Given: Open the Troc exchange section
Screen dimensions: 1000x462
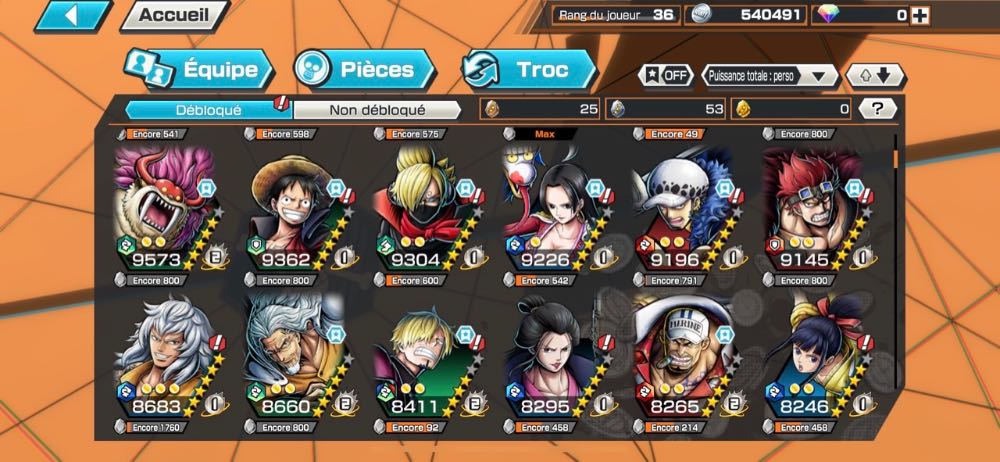Looking at the screenshot, I should click(x=530, y=70).
